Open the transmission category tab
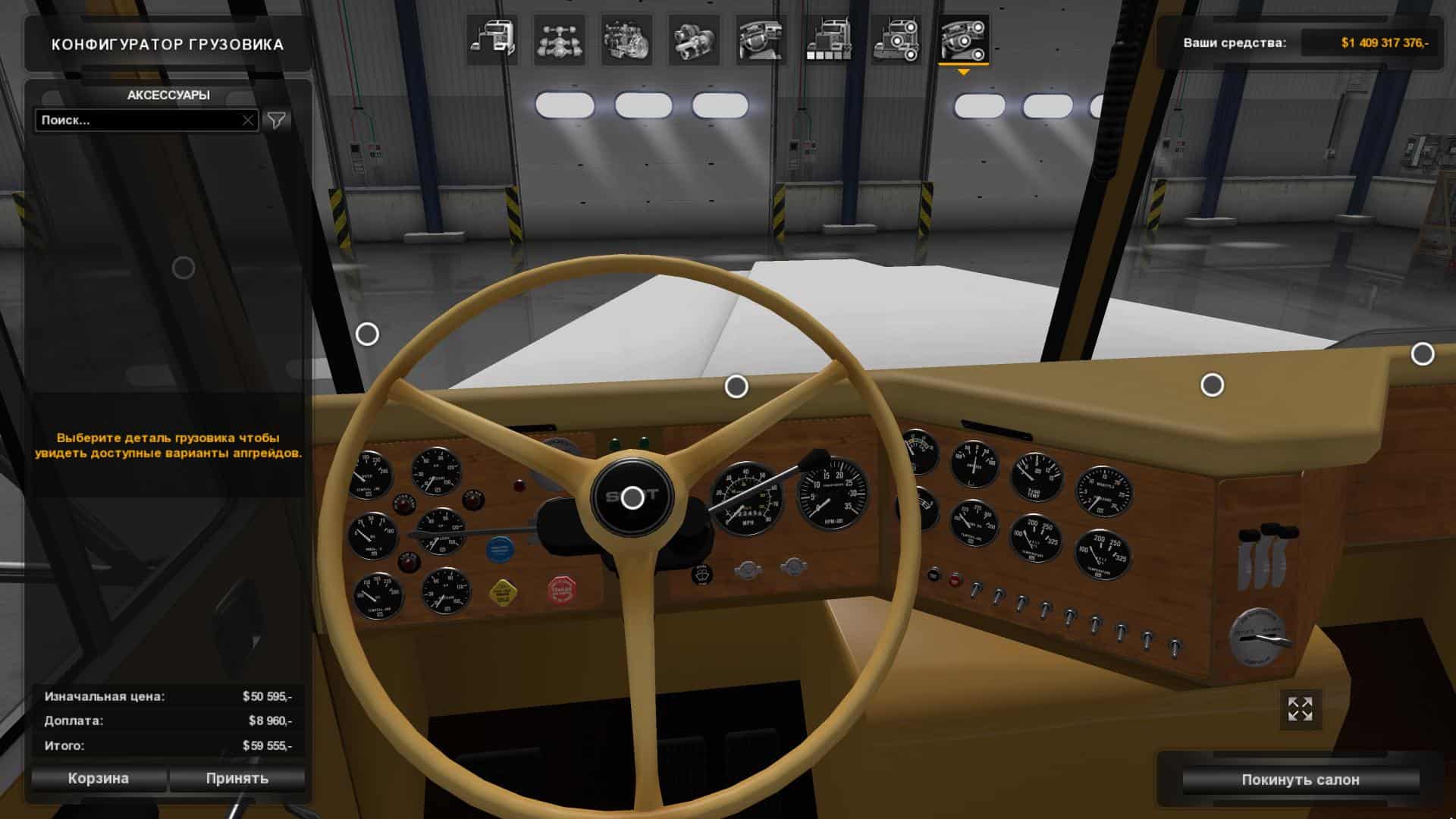Image resolution: width=1456 pixels, height=819 pixels. point(694,40)
